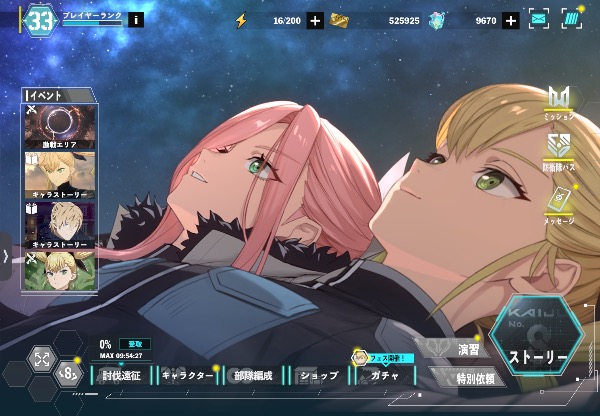600x416 pixels.
Task: Expand the left side panel arrow
Action: (6, 256)
